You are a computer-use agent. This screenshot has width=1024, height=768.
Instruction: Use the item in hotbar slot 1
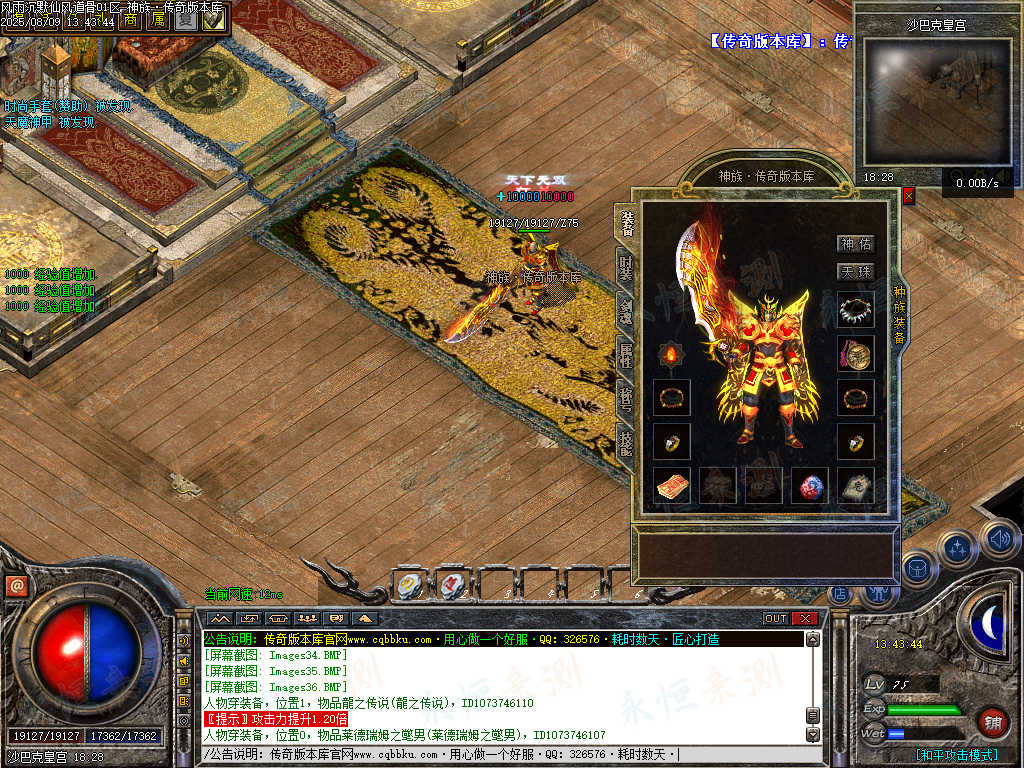[410, 586]
